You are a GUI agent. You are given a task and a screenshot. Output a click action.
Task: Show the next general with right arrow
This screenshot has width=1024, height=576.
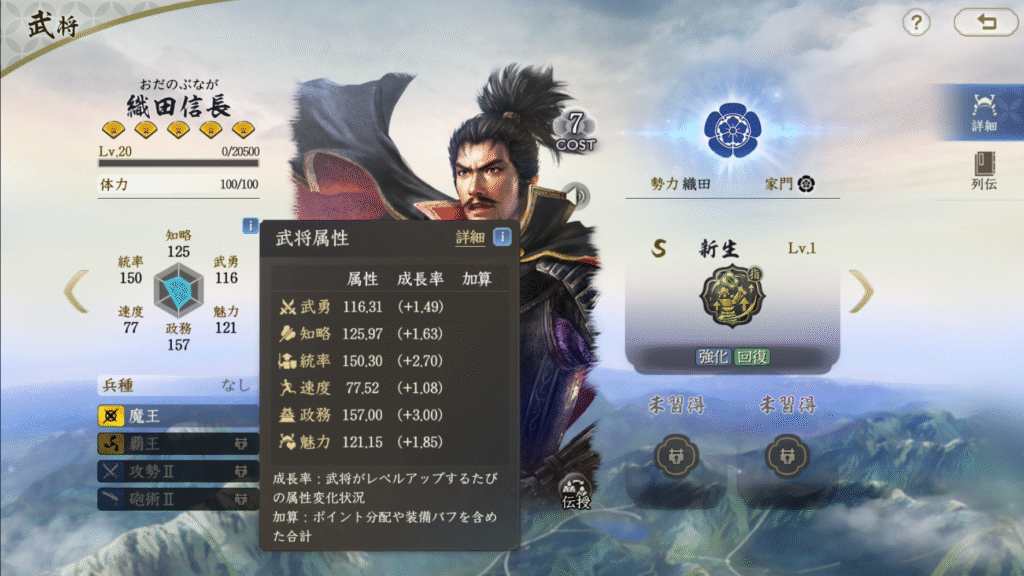pos(861,291)
